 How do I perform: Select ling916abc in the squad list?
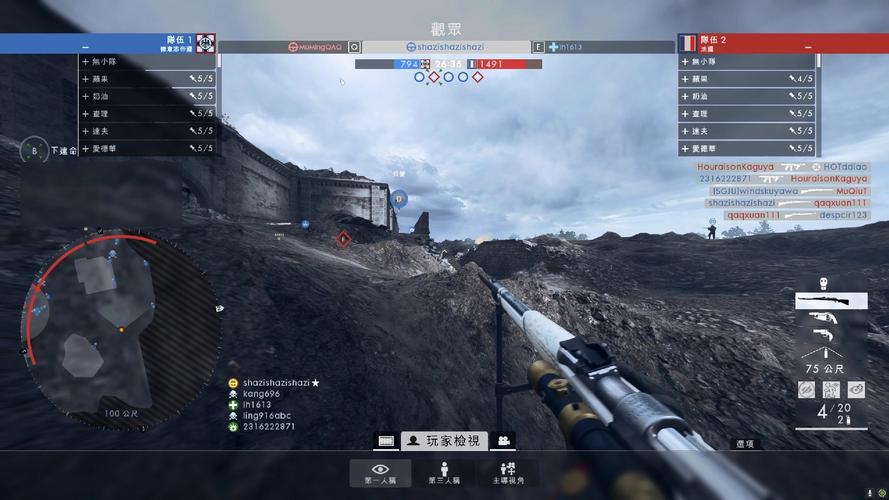tap(266, 416)
